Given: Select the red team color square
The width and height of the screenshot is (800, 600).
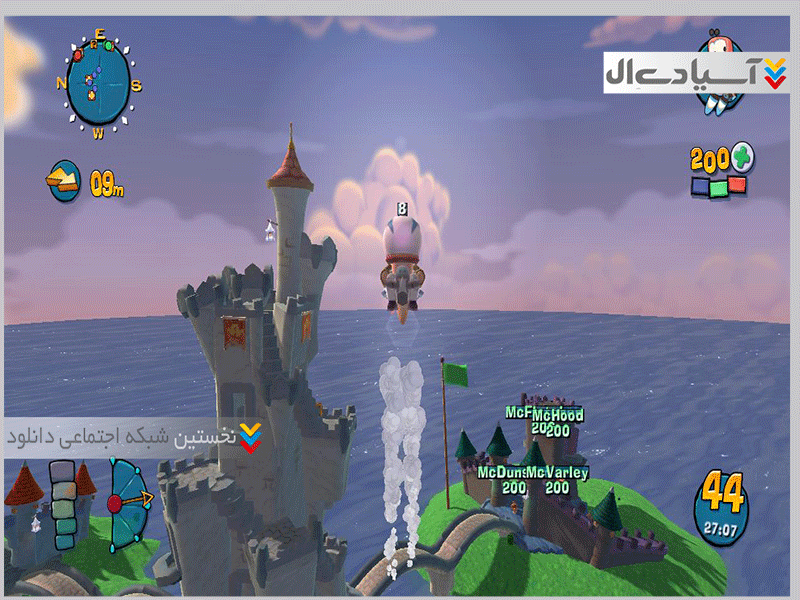Looking at the screenshot, I should pos(737,186).
